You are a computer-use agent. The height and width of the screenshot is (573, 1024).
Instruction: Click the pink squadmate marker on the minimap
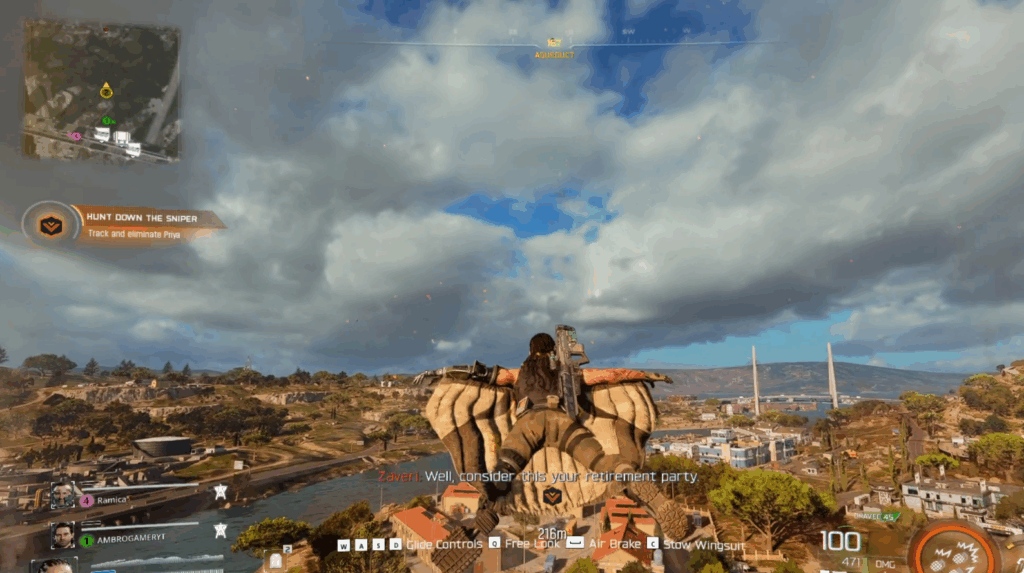(x=75, y=135)
